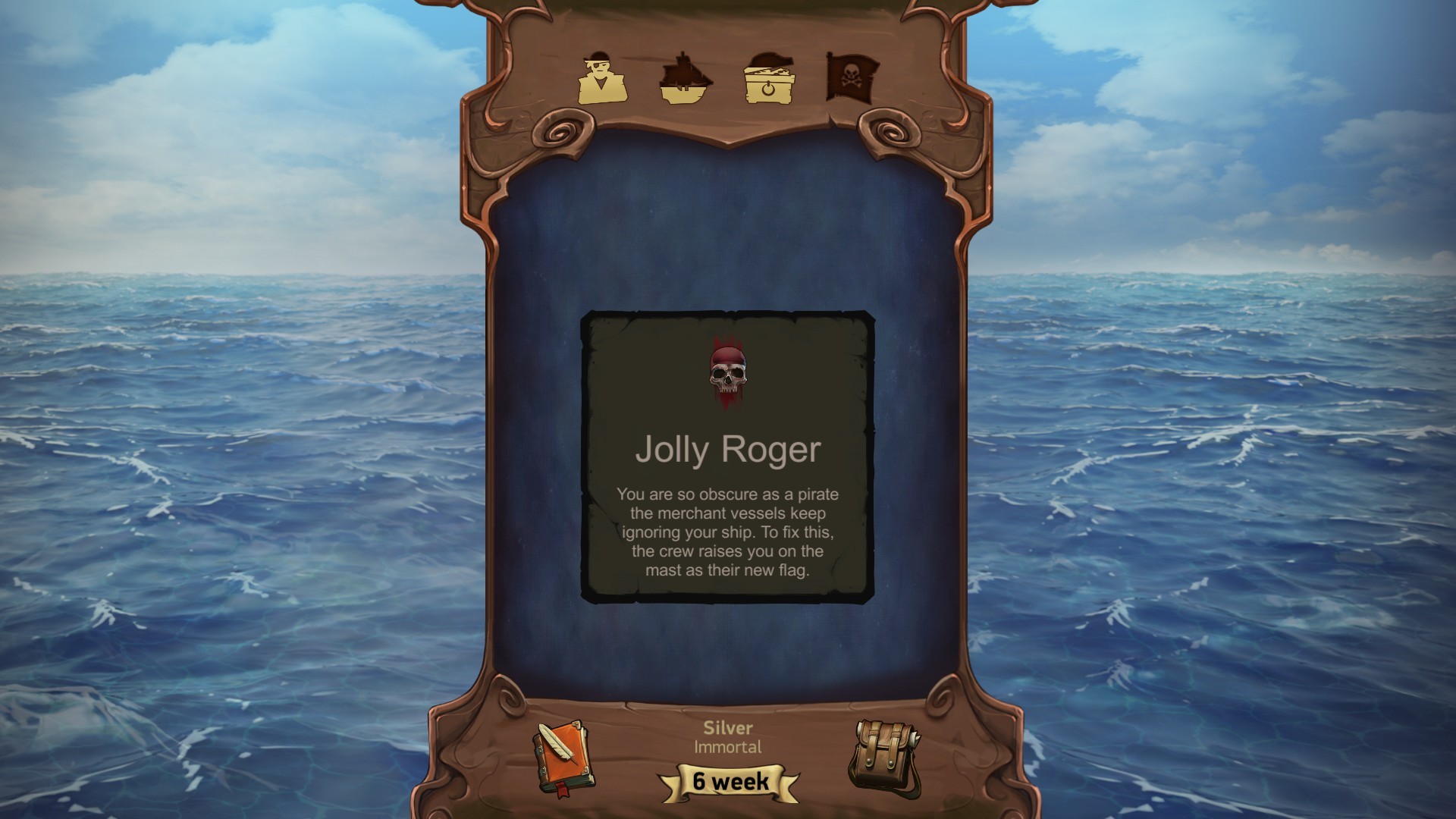Click the Jolly Roger event title
This screenshot has width=1456, height=819.
[x=726, y=449]
